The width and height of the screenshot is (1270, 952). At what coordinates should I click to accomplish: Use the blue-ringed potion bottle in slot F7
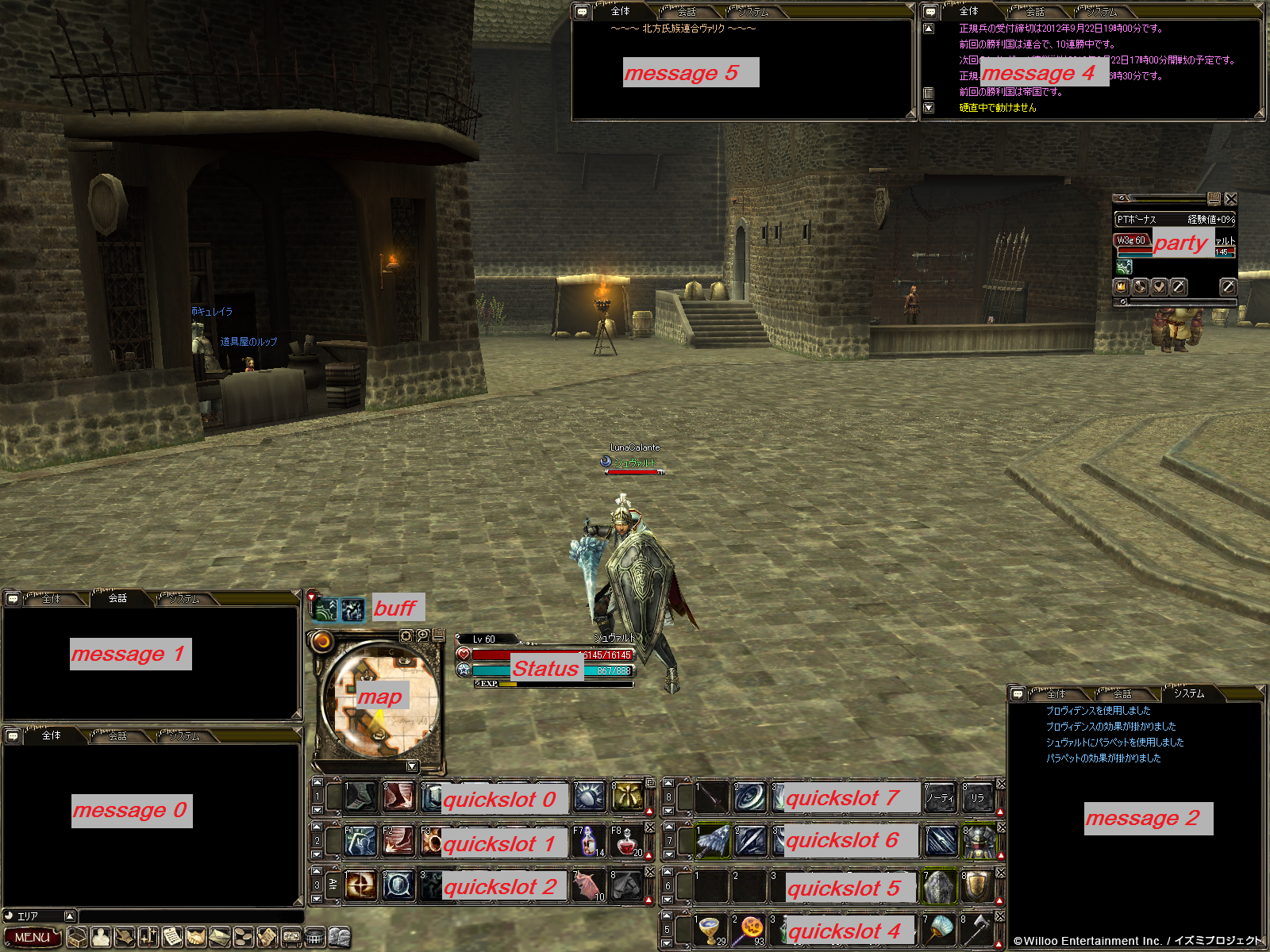click(588, 842)
